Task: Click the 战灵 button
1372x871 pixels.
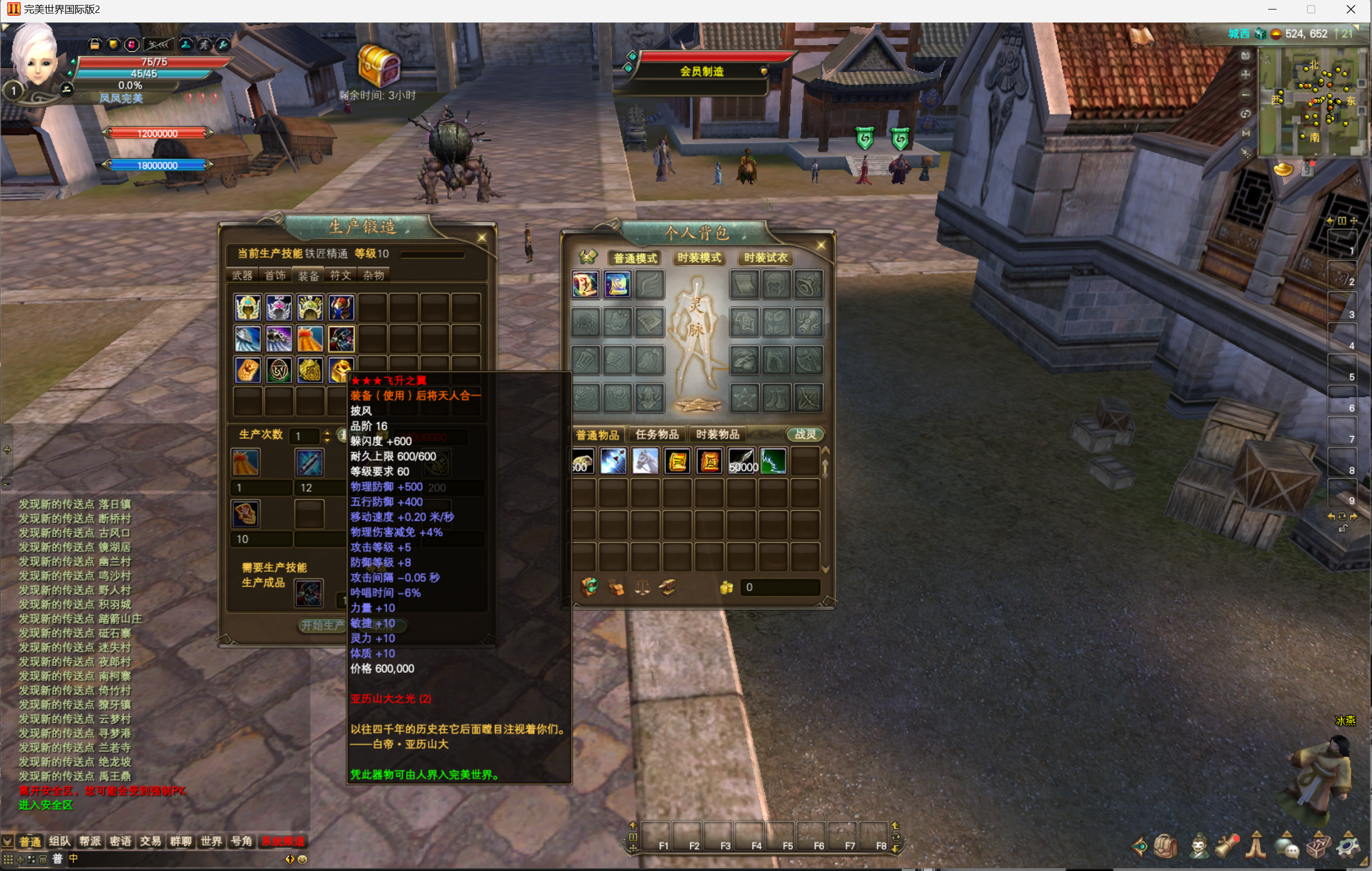Action: pos(805,434)
